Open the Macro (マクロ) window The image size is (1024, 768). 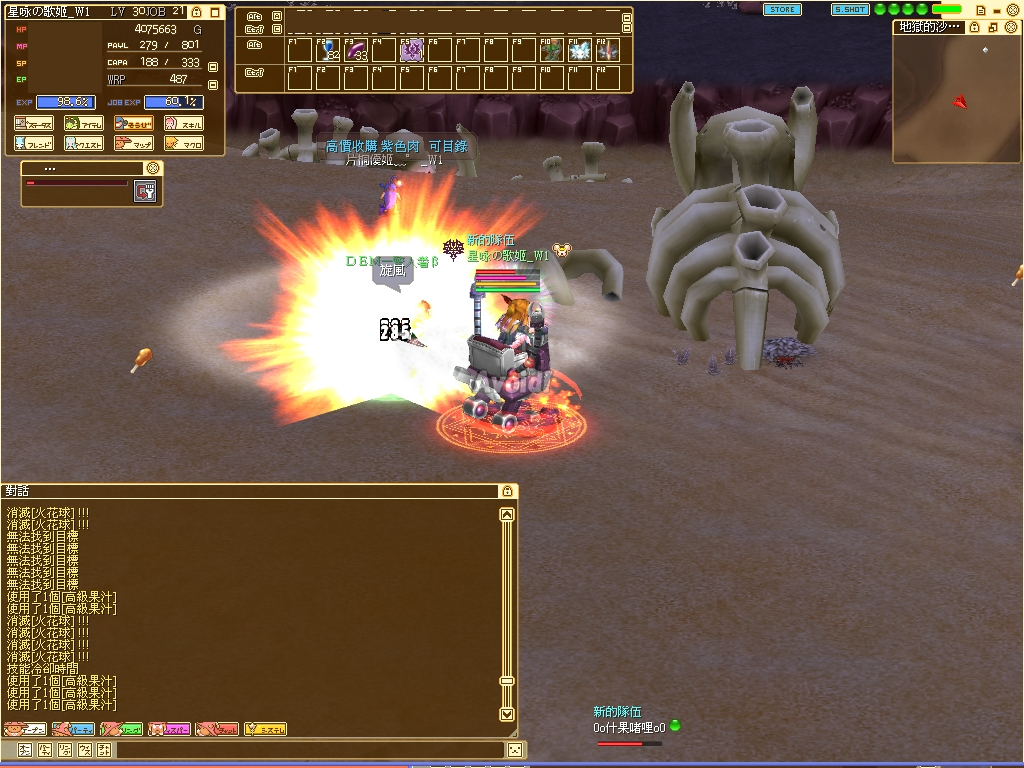183,143
